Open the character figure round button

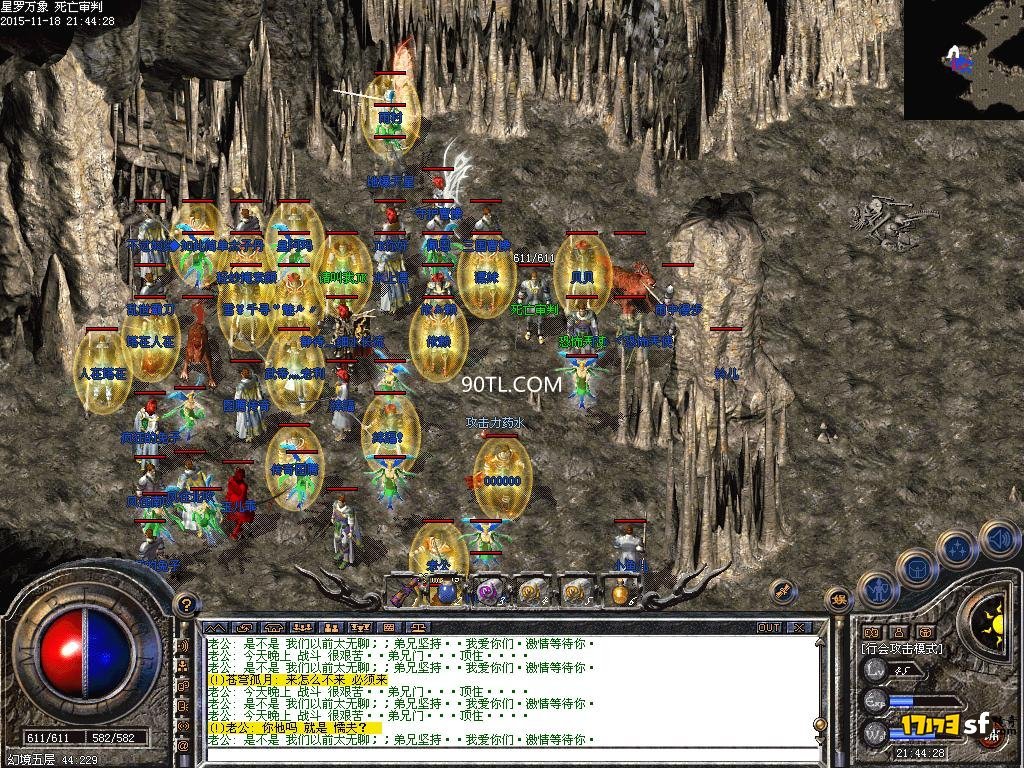877,591
